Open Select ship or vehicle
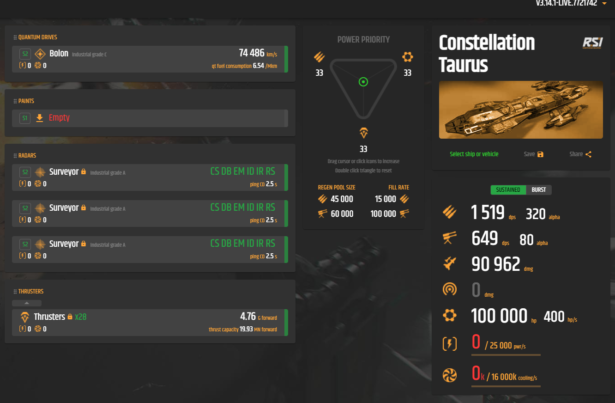 [473, 154]
